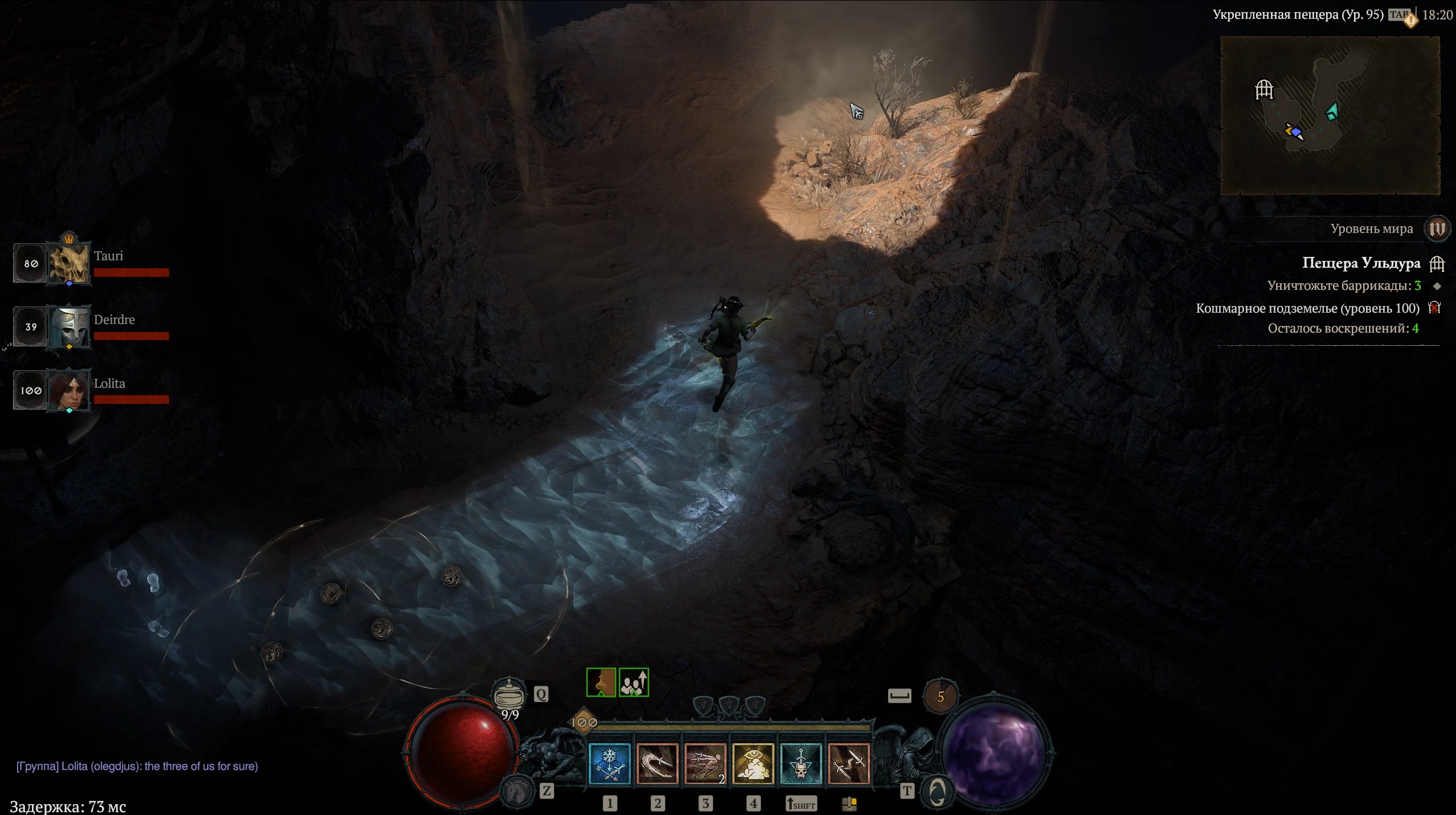This screenshot has height=815, width=1456.
Task: Open the group chat message from Lolita
Action: 137,767
